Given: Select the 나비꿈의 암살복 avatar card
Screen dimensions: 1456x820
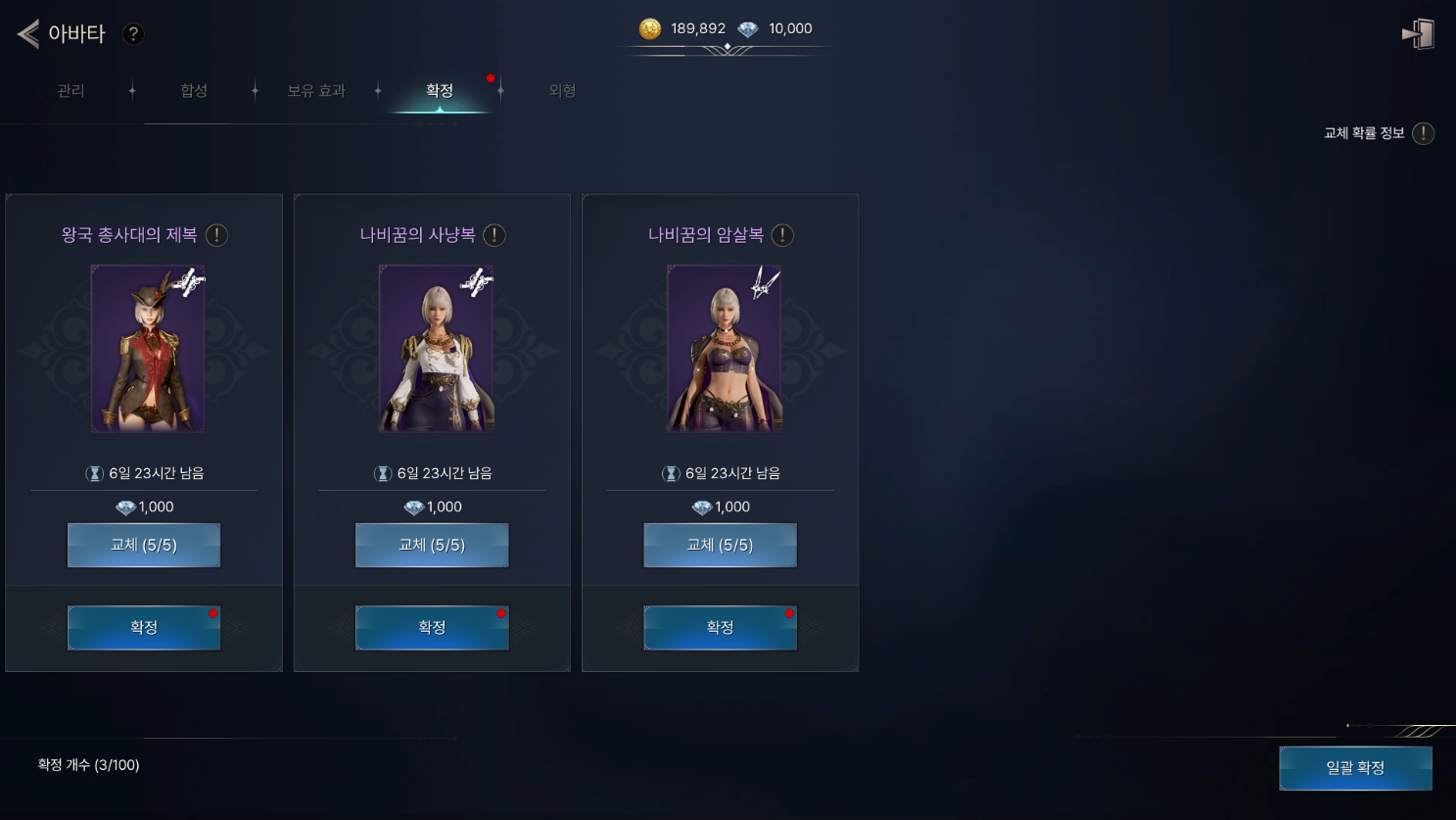Looking at the screenshot, I should coord(724,349).
